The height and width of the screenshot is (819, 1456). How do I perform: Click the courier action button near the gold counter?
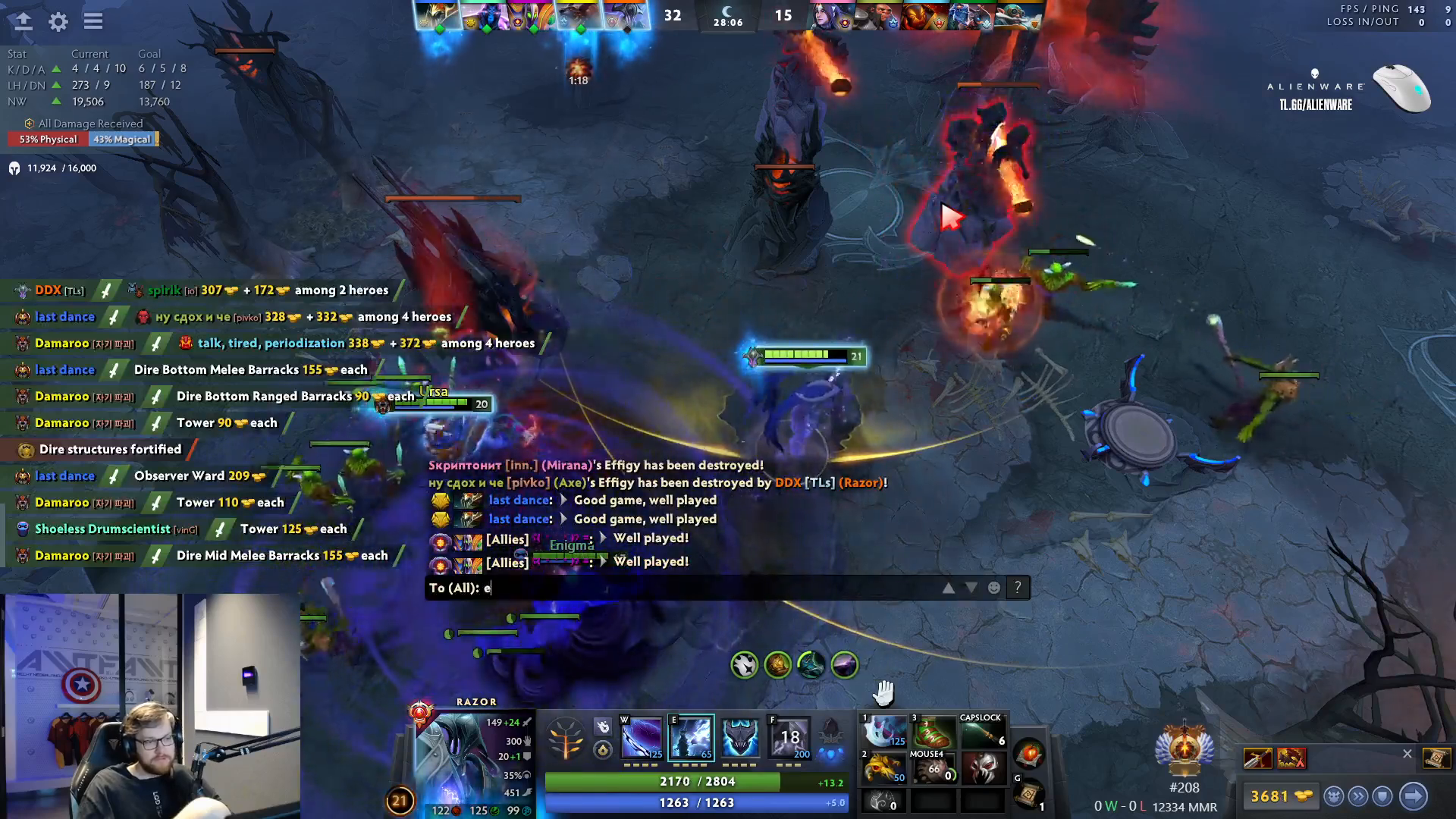click(x=1332, y=795)
